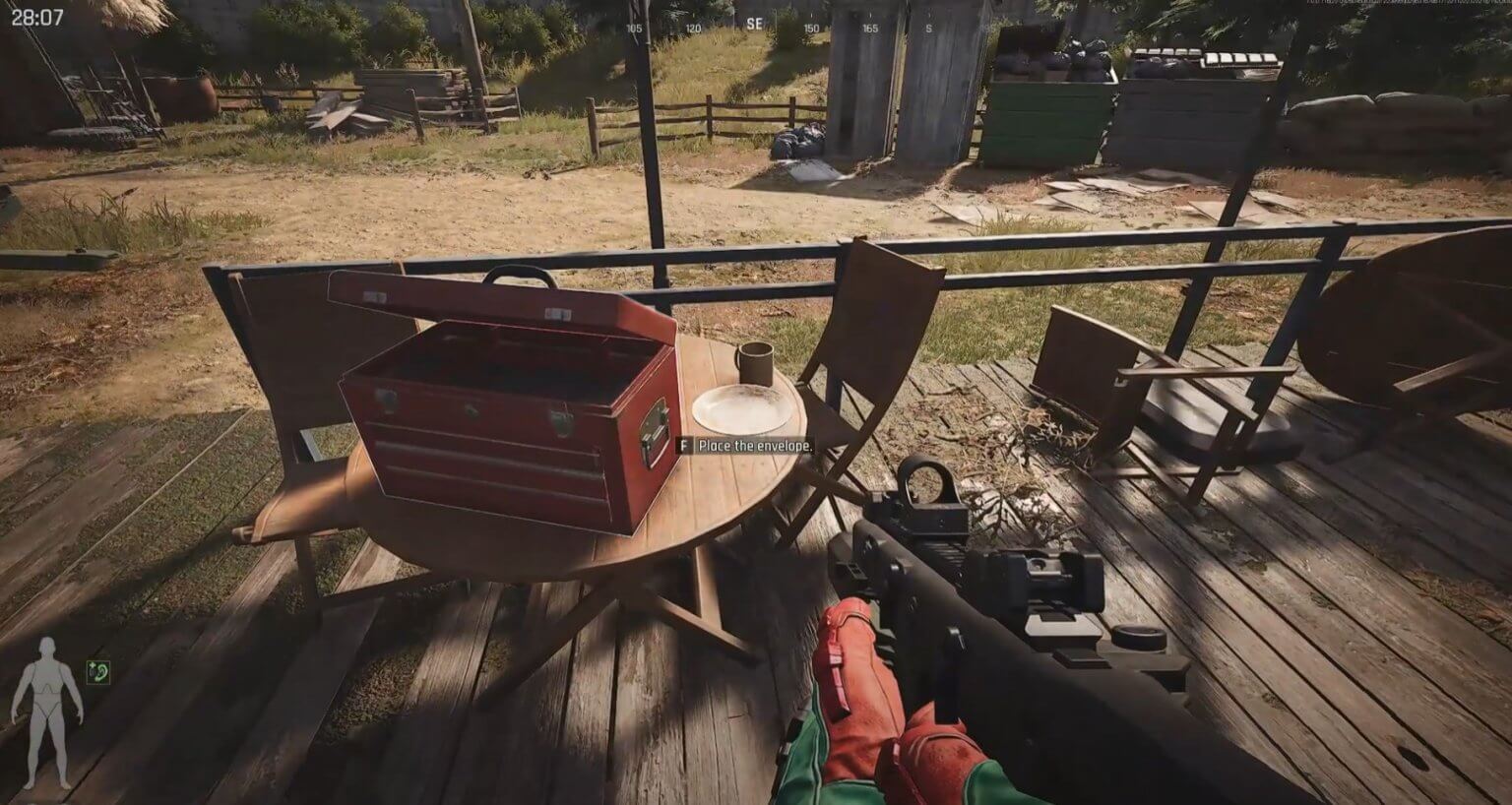The height and width of the screenshot is (805, 1512).
Task: Select the green ear hearing status icon
Action: [98, 672]
